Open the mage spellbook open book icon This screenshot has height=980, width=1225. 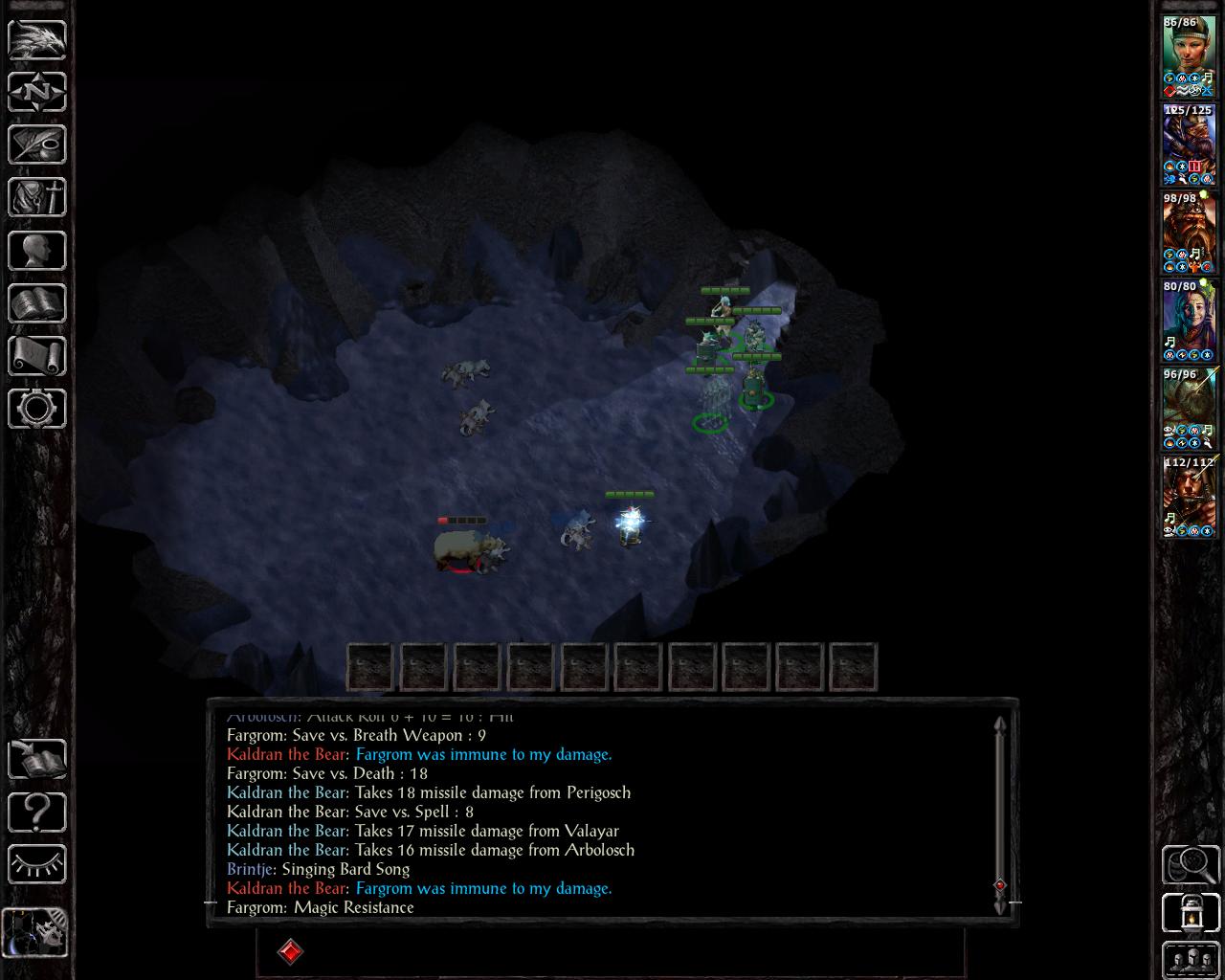pos(37,304)
